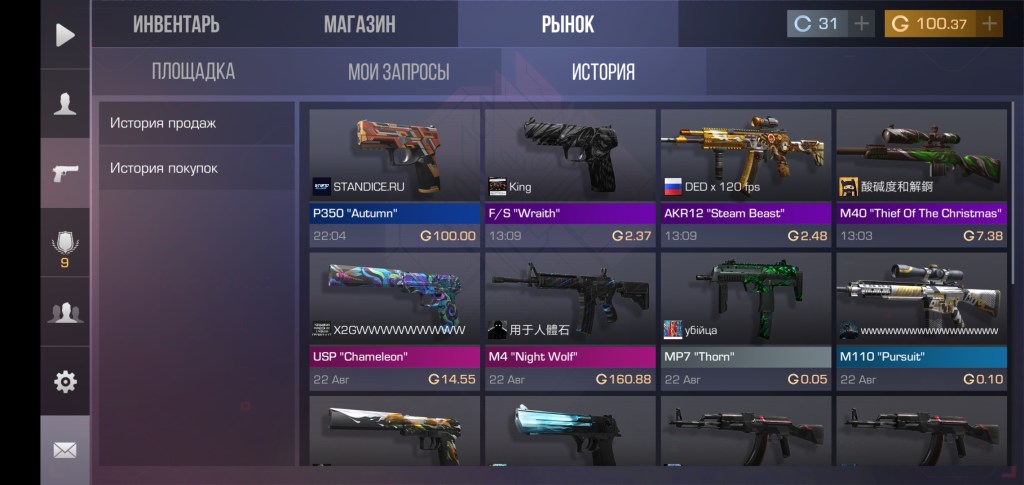
Task: Open the settings gear icon
Action: tap(65, 381)
